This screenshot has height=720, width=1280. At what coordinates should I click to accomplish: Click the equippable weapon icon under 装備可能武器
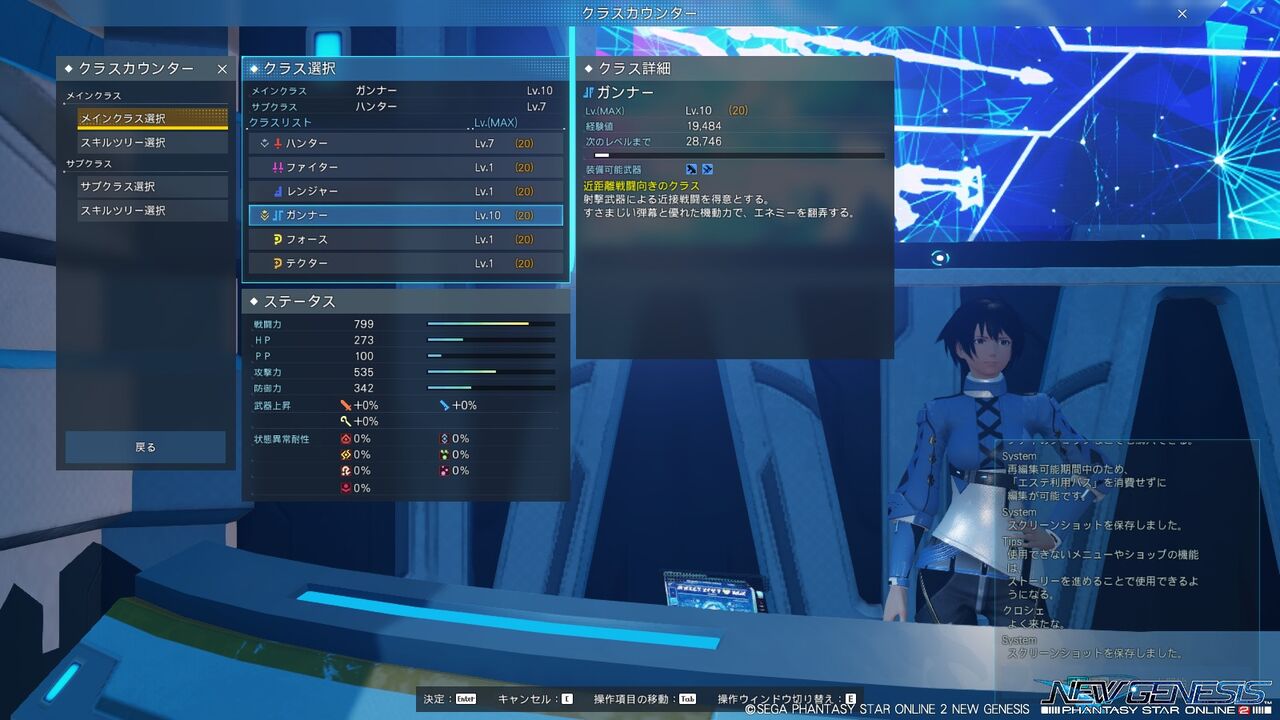pos(692,169)
